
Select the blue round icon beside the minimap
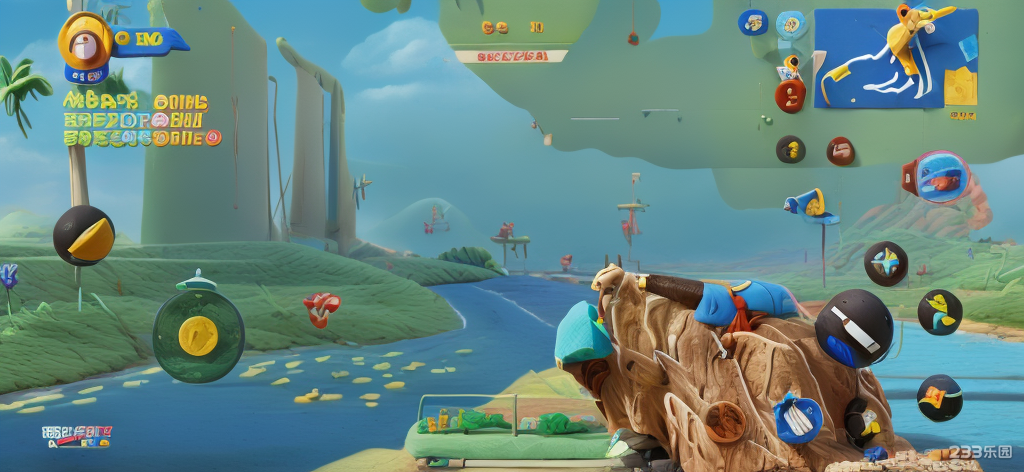[x=752, y=23]
